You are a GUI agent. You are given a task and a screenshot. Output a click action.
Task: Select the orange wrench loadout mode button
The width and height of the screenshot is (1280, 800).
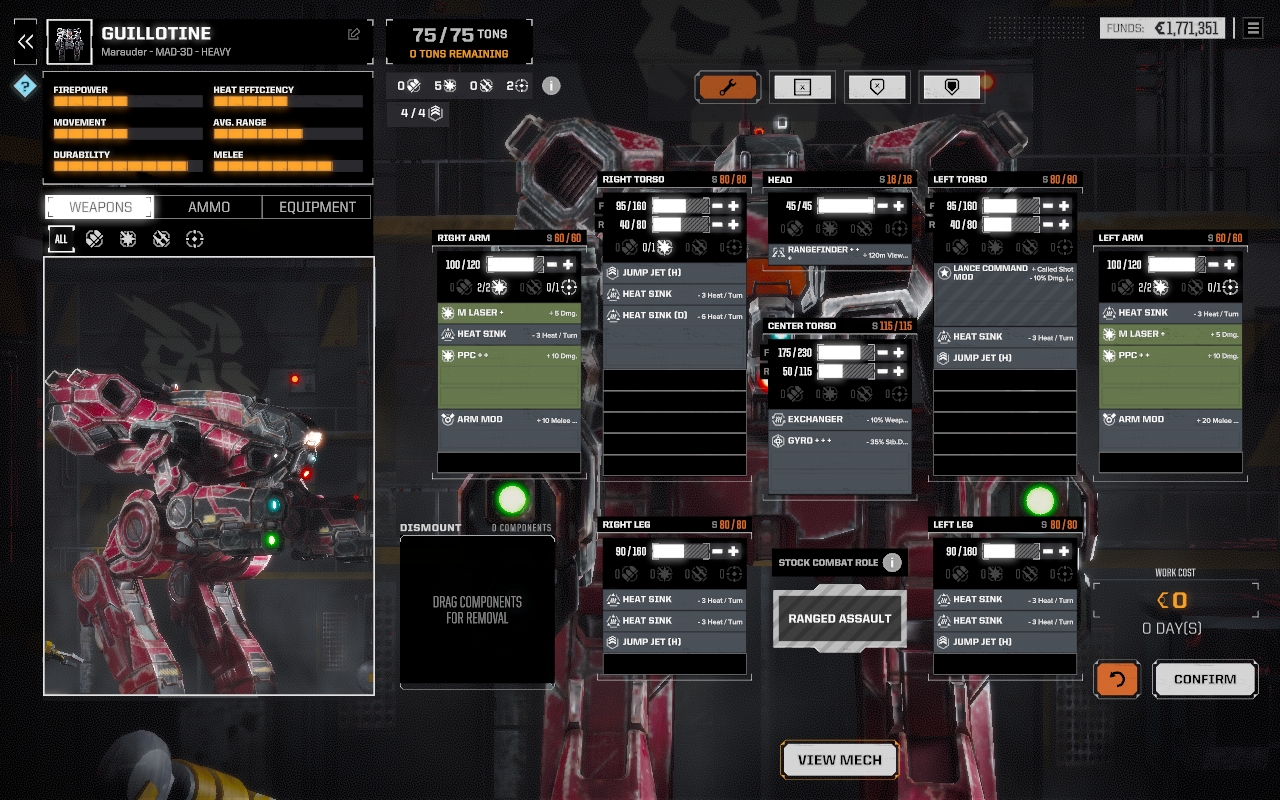[728, 87]
